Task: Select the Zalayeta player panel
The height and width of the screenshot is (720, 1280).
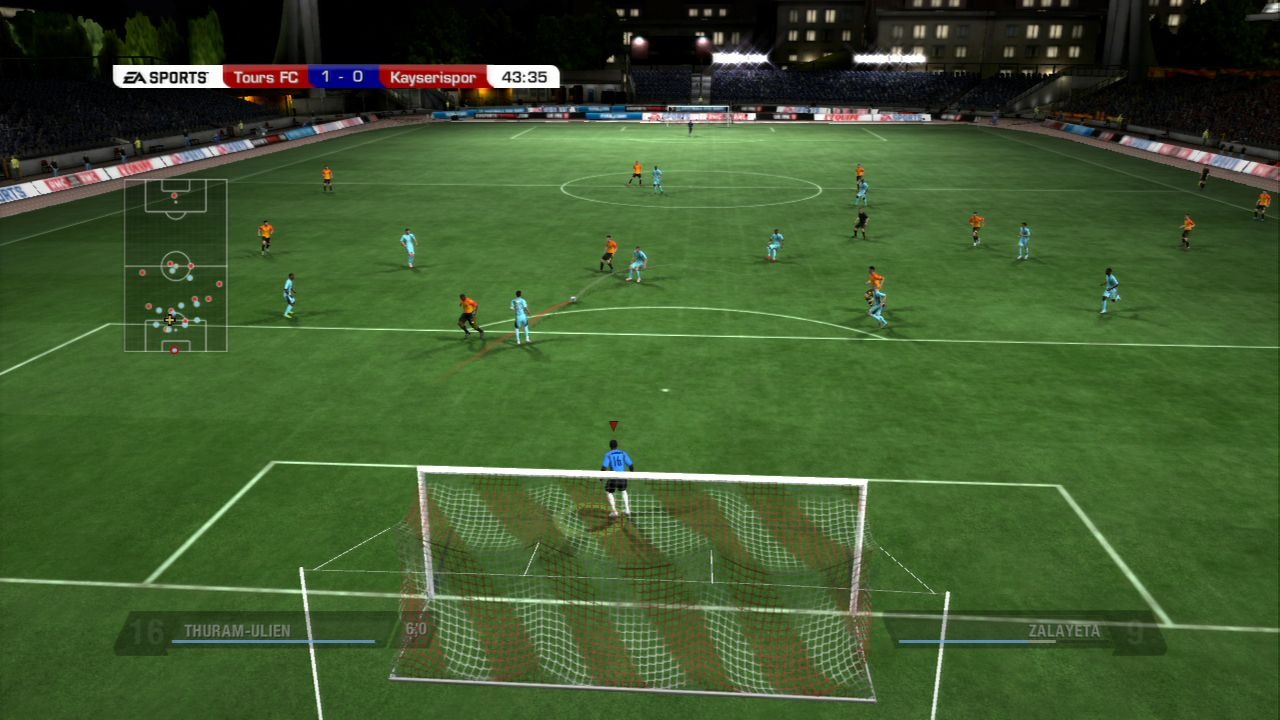Action: pos(1024,632)
